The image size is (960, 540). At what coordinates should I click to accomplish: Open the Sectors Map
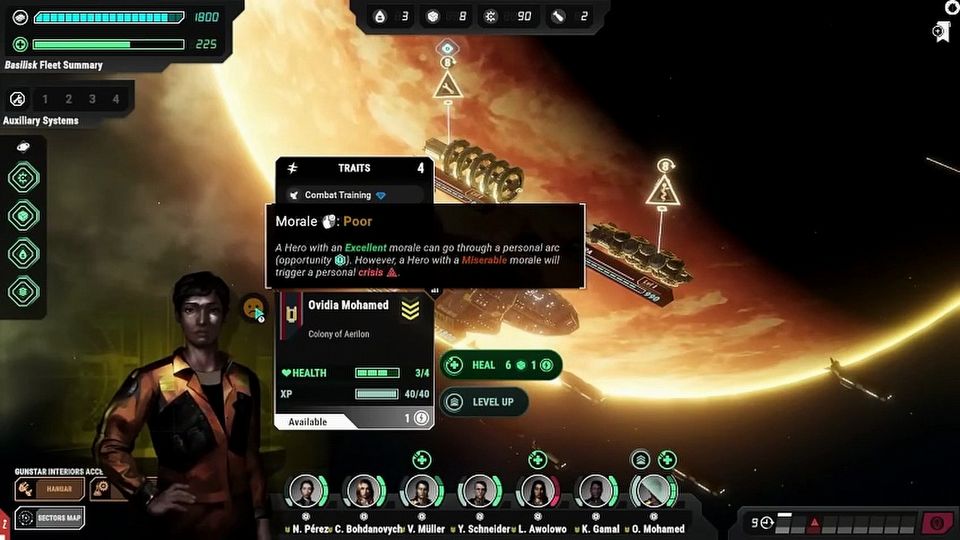point(50,518)
